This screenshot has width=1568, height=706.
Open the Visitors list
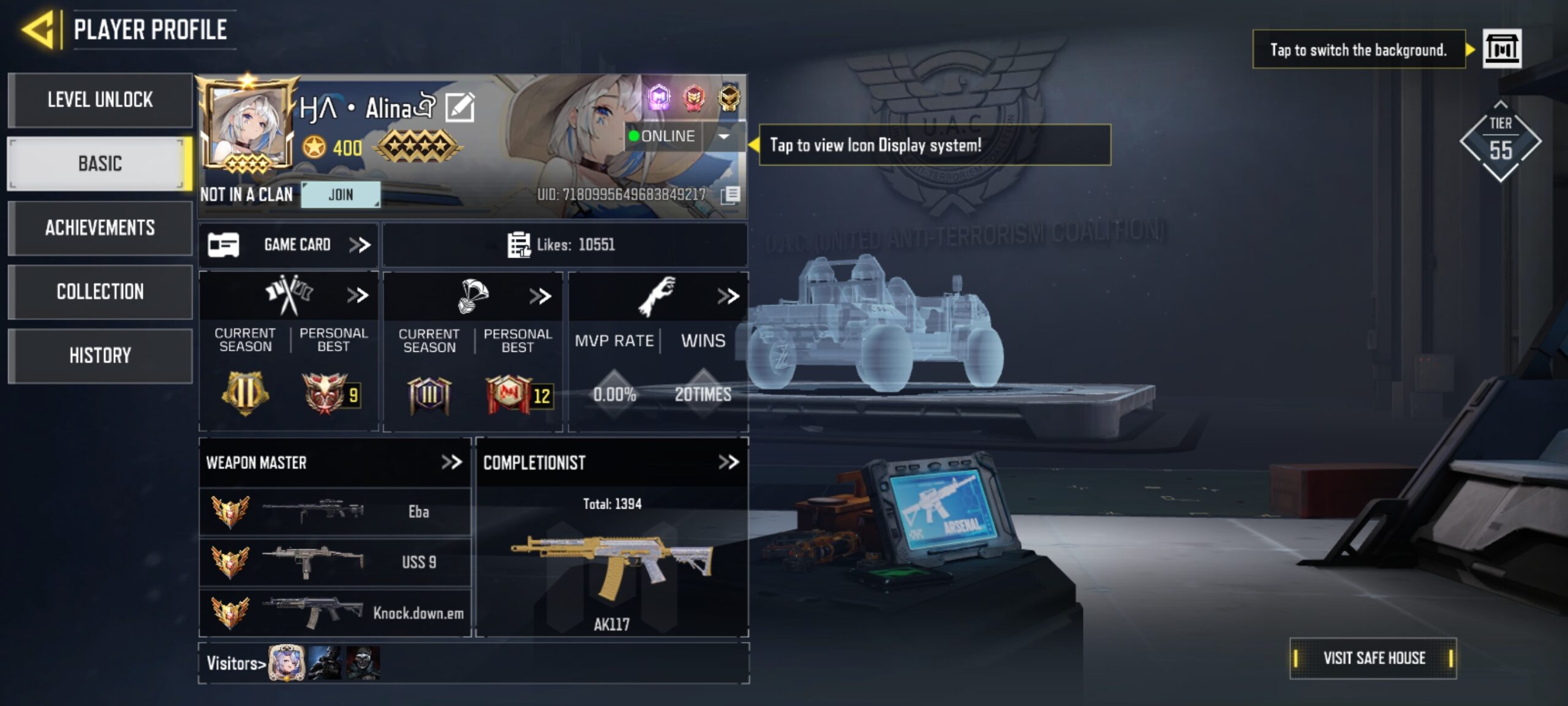click(x=236, y=663)
